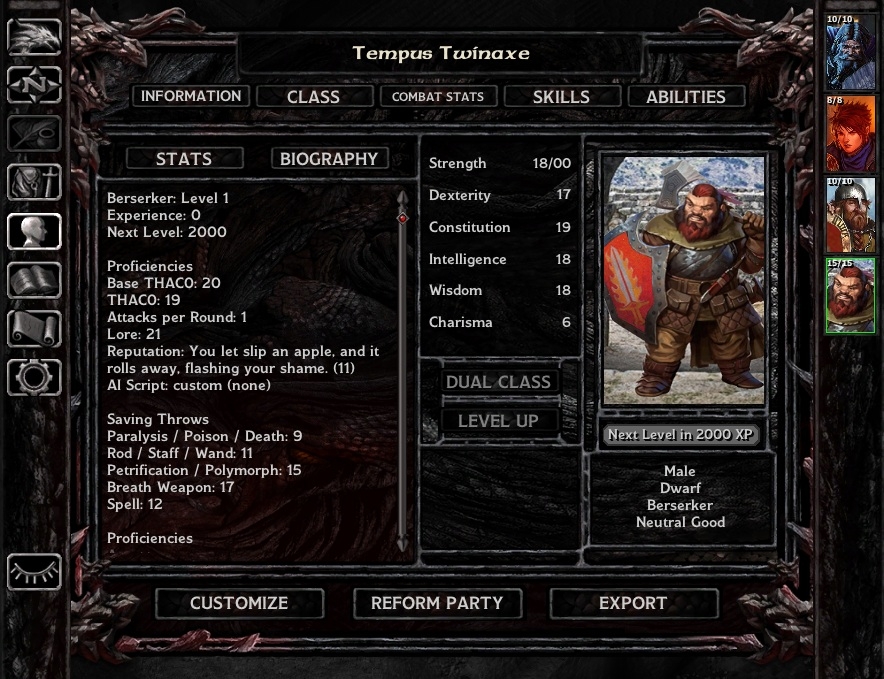This screenshot has height=679, width=884.
Task: Click the Customize button
Action: 239,603
